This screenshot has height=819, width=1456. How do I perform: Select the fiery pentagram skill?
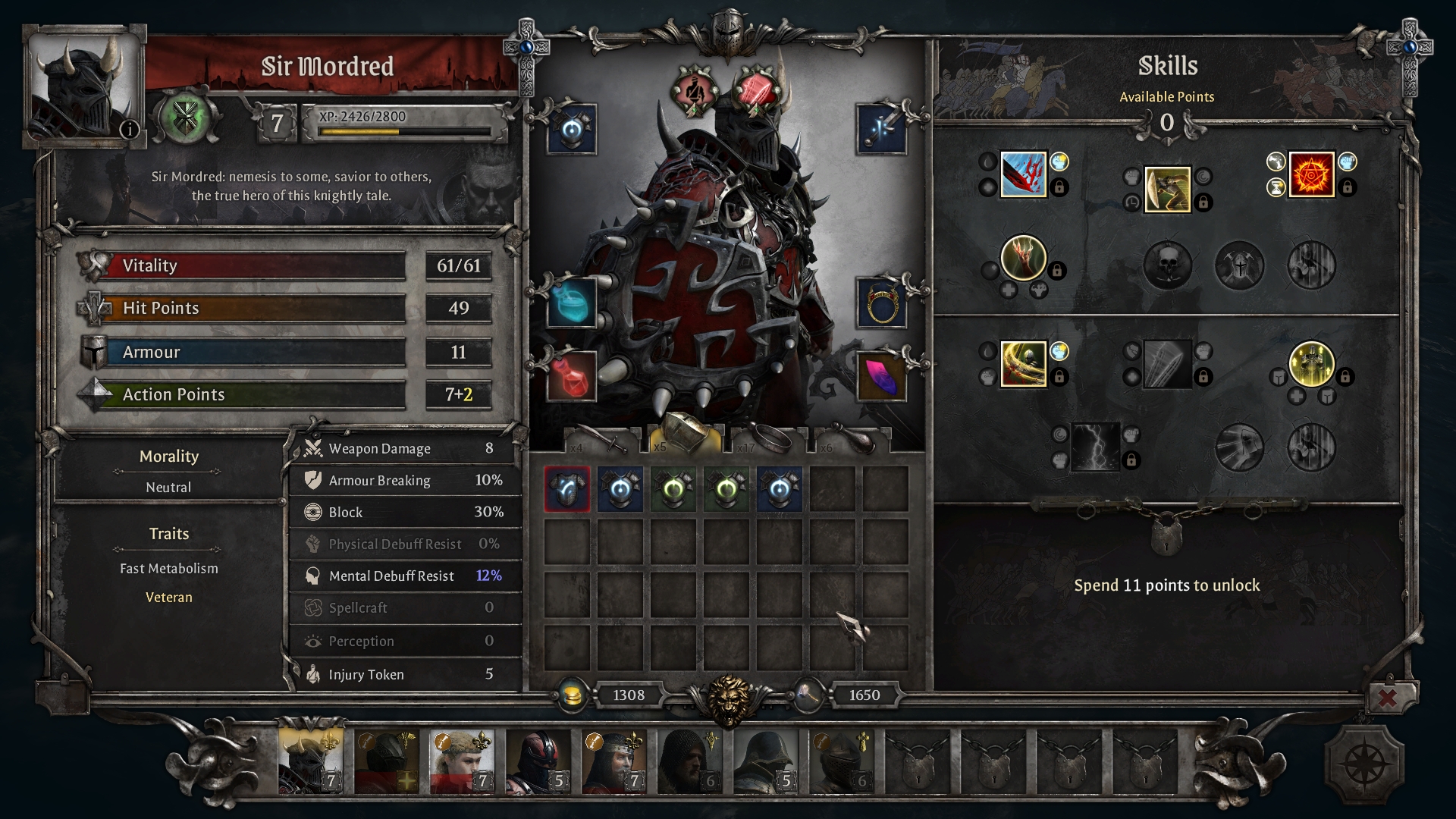[1311, 174]
